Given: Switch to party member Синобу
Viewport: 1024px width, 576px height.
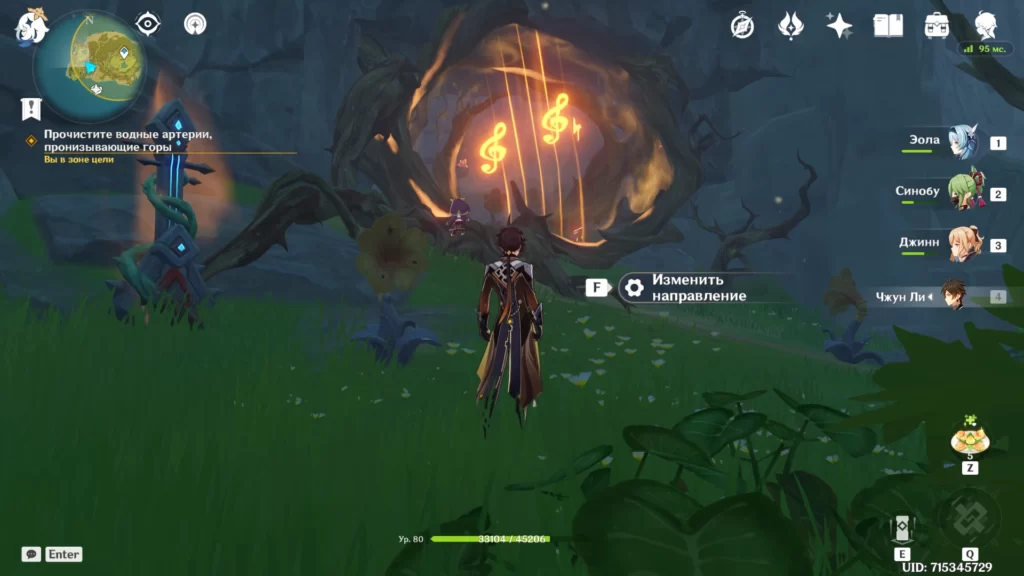Looking at the screenshot, I should (x=962, y=194).
